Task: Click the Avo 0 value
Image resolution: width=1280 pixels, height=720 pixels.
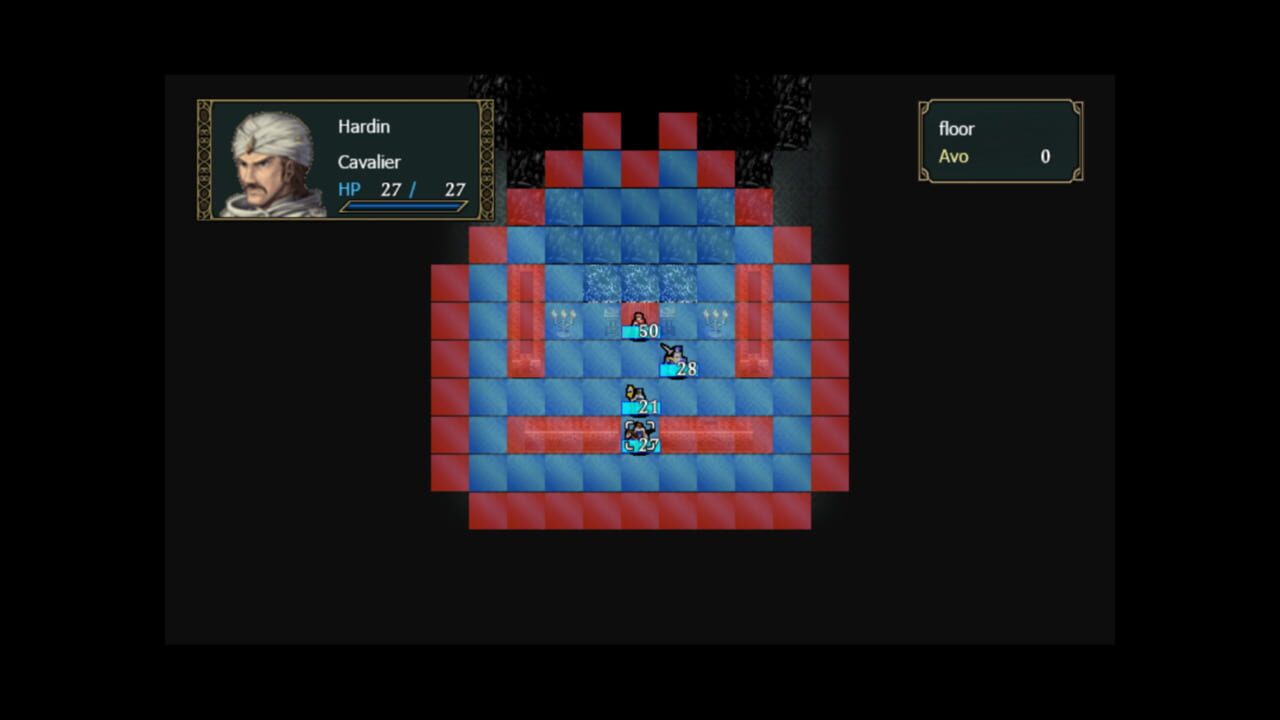Action: 1044,157
